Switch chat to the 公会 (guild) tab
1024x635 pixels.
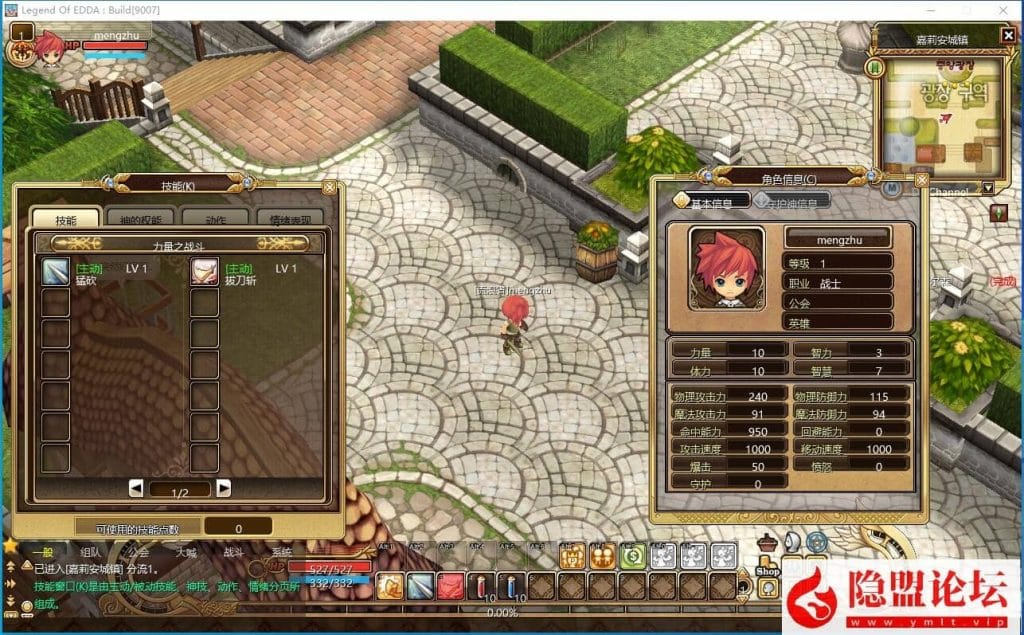(138, 551)
